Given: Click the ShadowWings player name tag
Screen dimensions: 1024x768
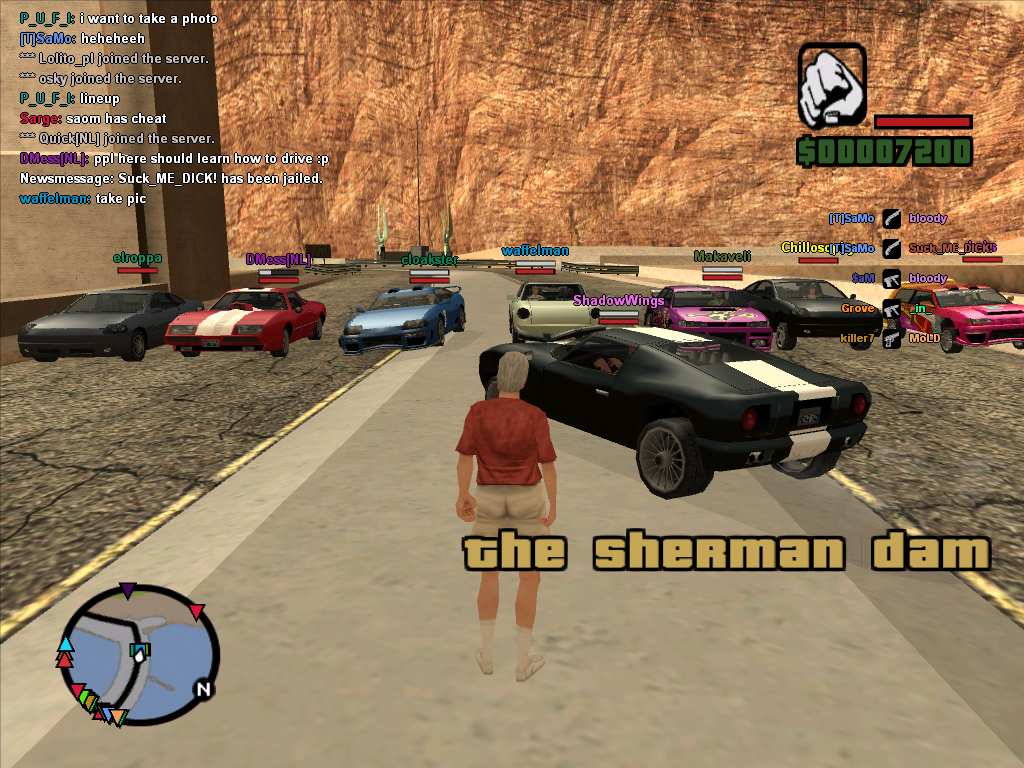Looking at the screenshot, I should tap(618, 300).
